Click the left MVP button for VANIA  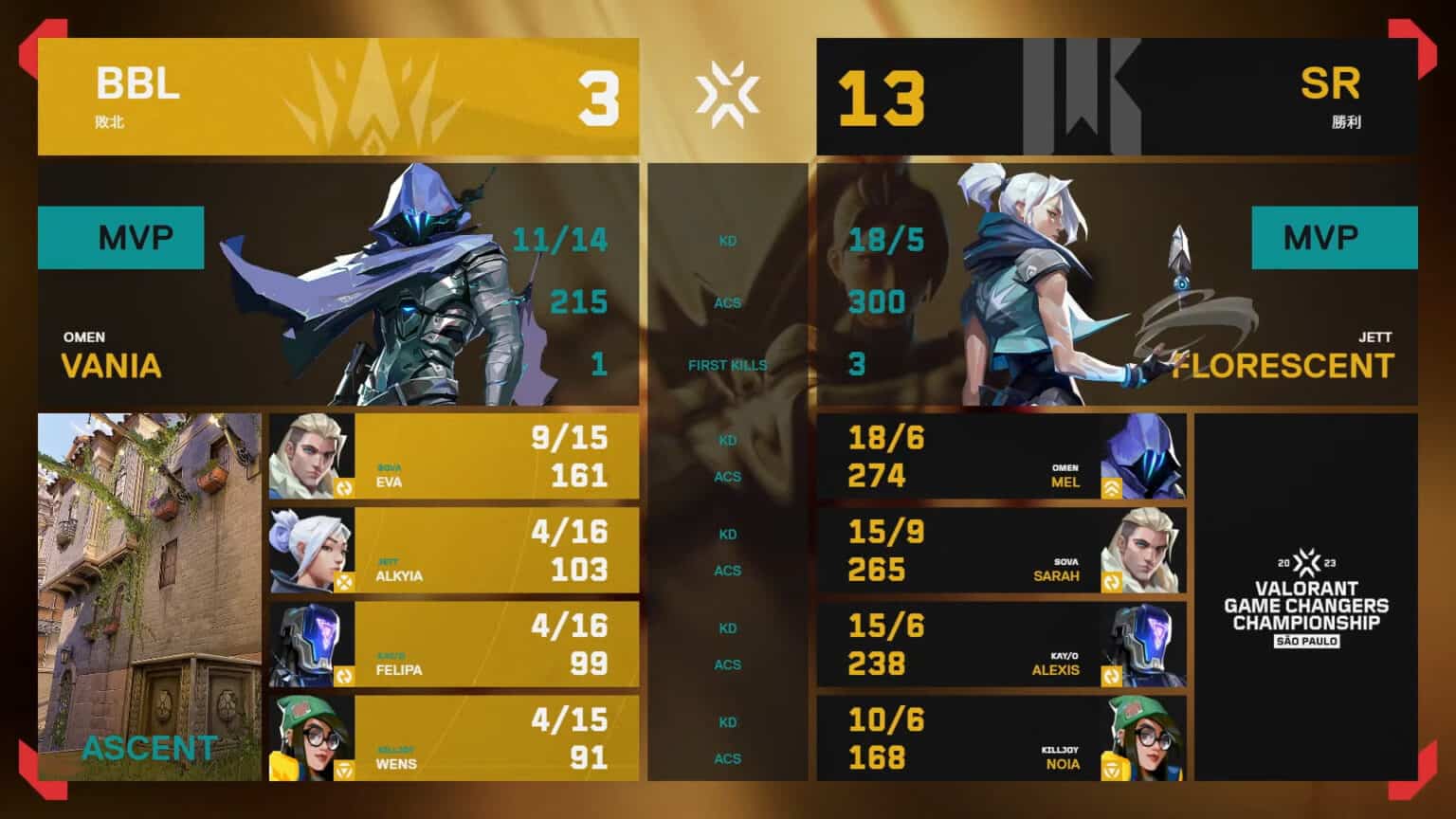click(120, 237)
